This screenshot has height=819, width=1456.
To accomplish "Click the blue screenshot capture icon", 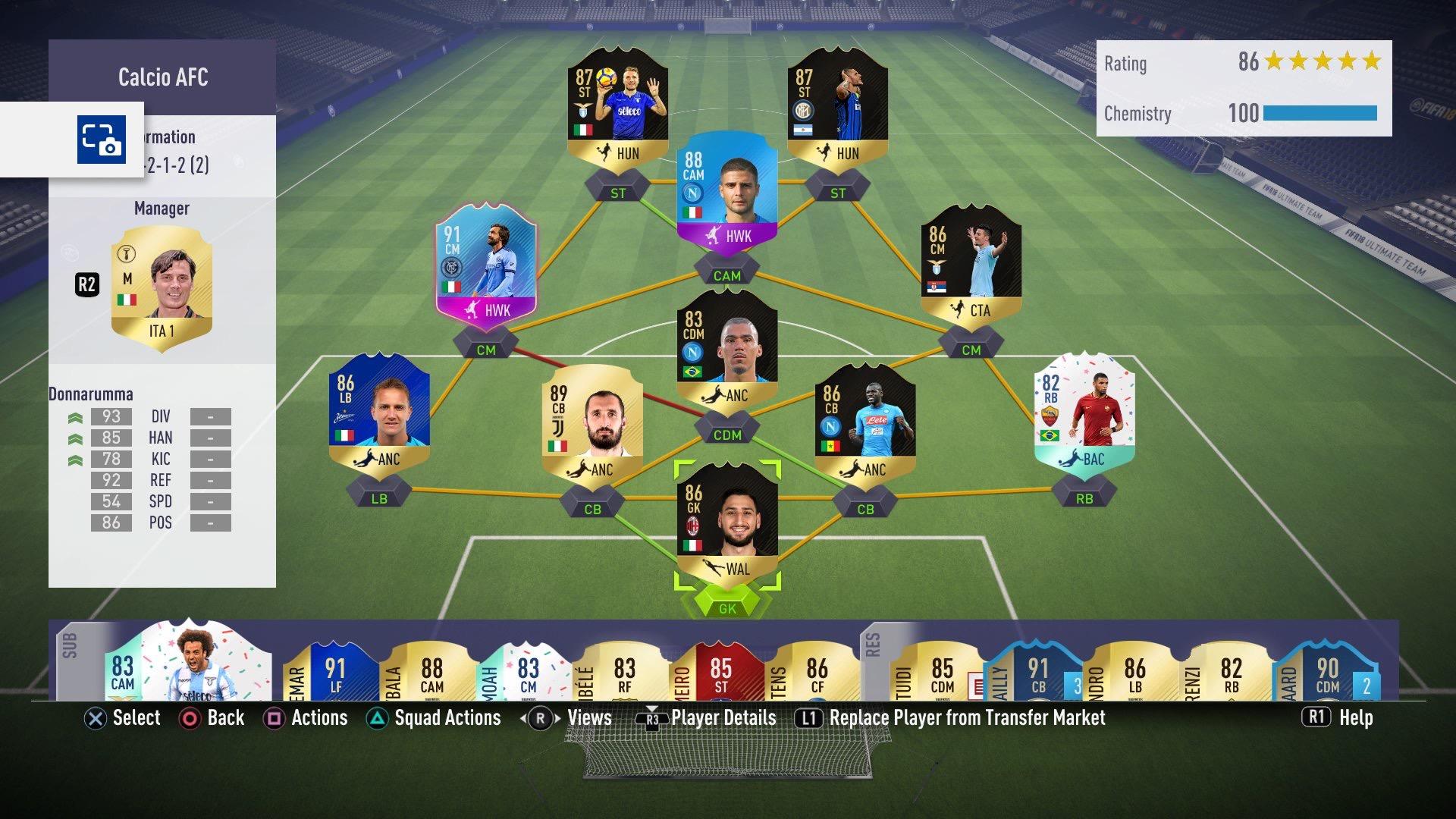I will click(x=101, y=140).
